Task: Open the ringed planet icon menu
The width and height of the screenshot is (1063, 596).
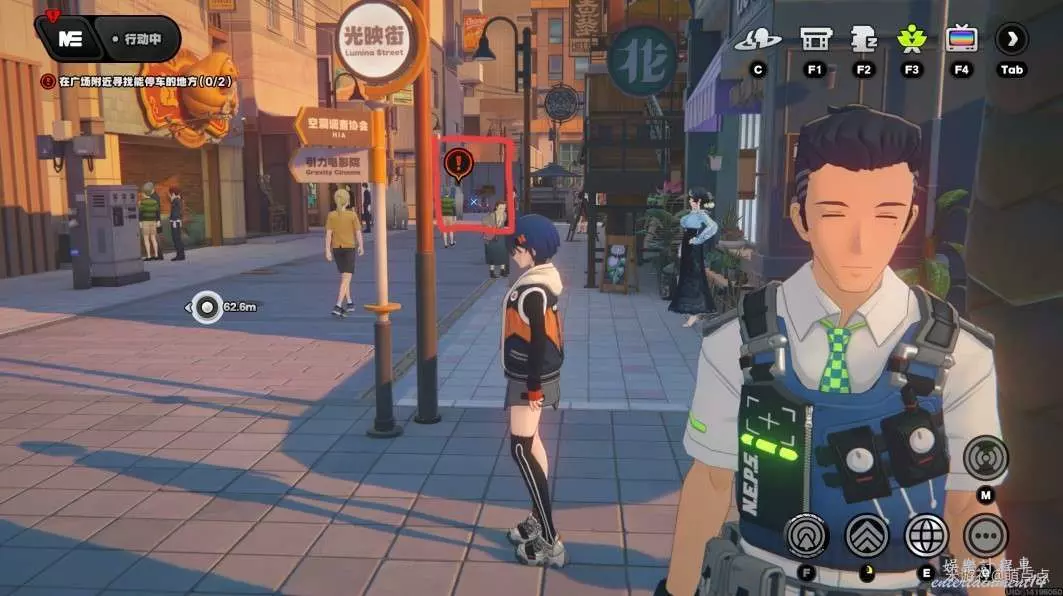Action: pos(758,40)
